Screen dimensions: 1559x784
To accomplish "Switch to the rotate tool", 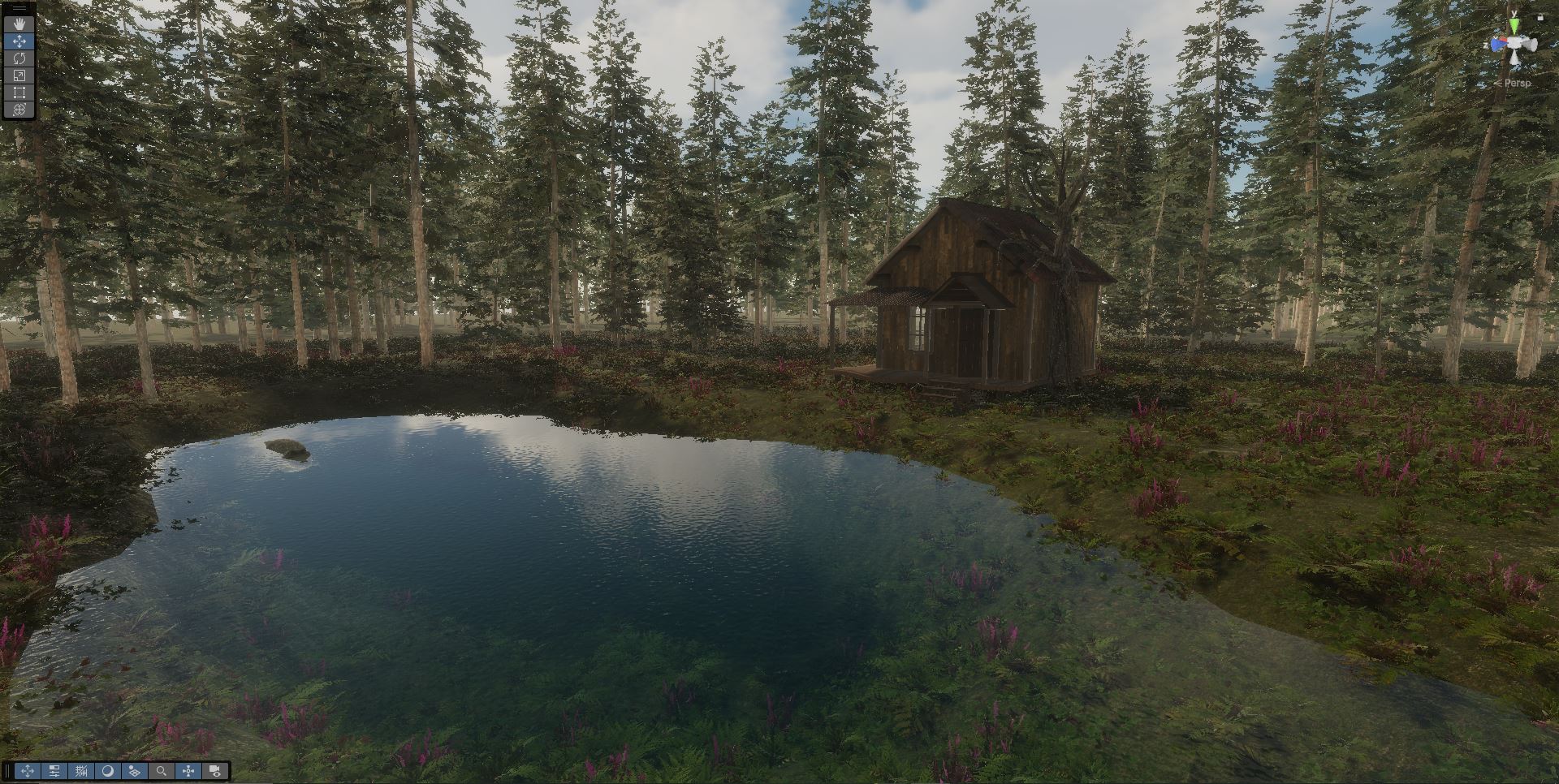I will click(19, 58).
